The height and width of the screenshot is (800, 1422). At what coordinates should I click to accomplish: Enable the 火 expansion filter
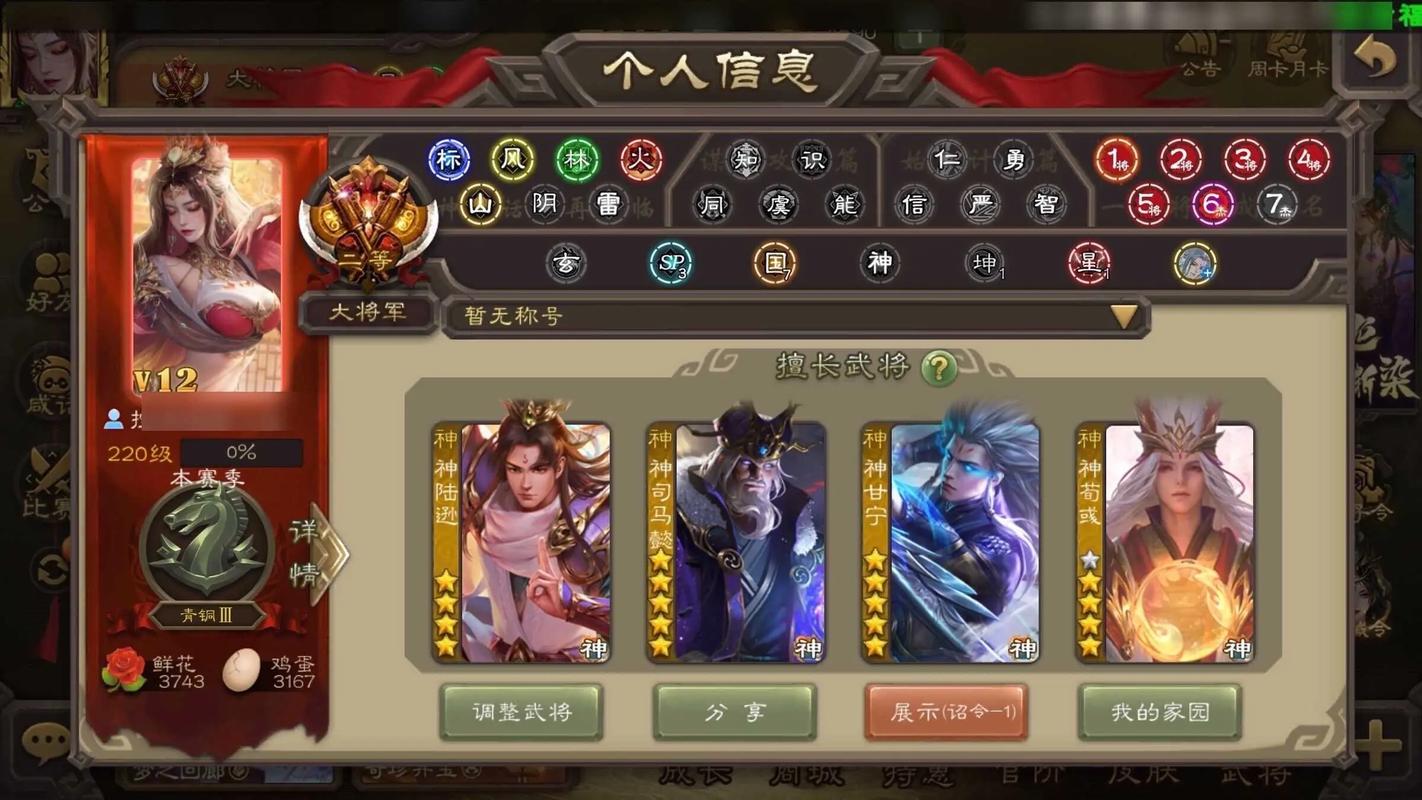pos(641,160)
